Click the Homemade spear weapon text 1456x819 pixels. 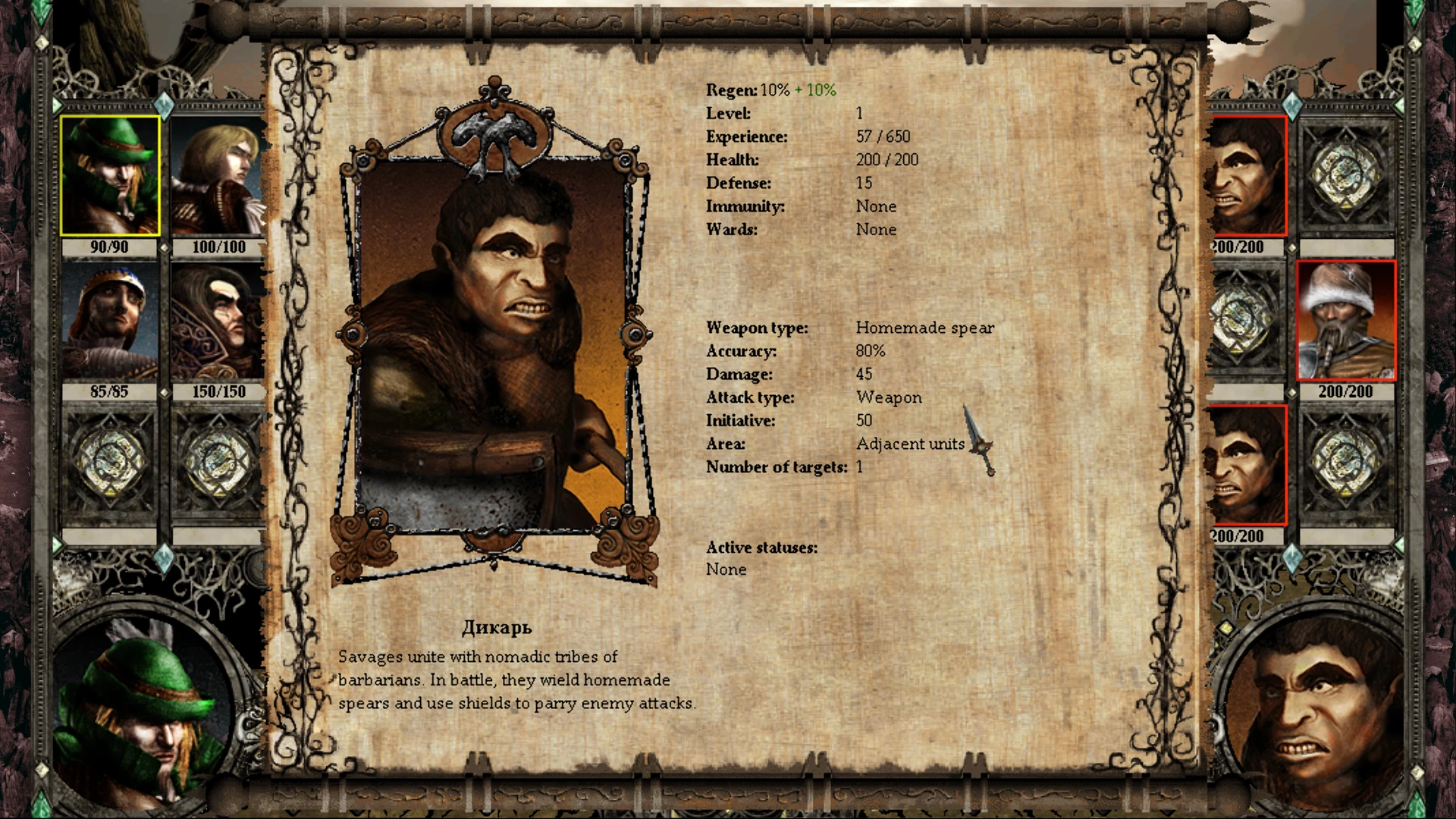pyautogui.click(x=924, y=328)
